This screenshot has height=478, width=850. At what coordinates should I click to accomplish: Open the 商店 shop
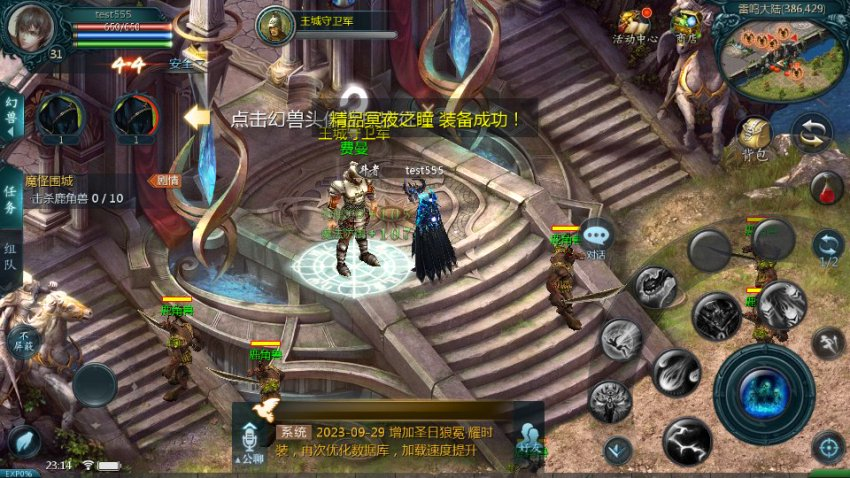(x=686, y=26)
